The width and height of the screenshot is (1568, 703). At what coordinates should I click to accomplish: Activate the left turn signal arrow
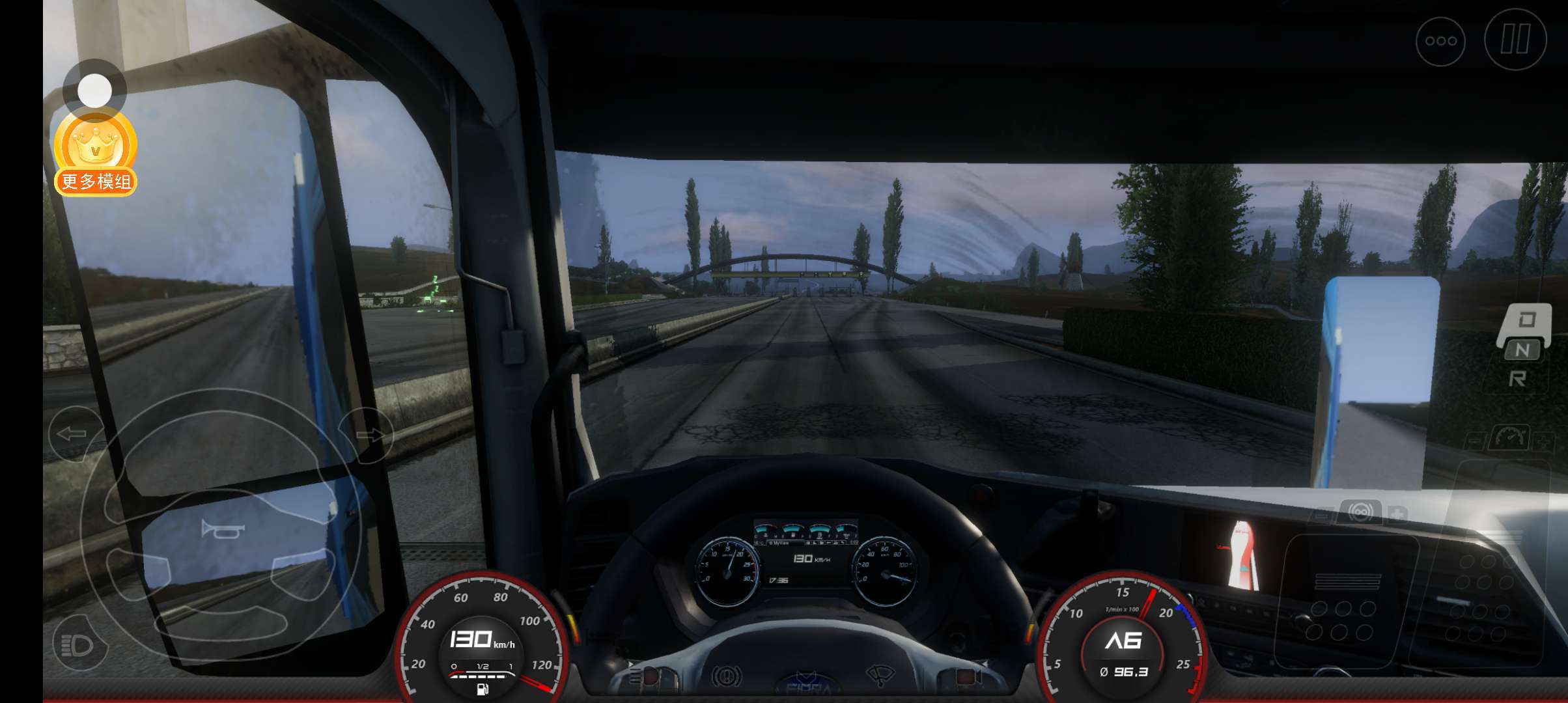point(73,434)
